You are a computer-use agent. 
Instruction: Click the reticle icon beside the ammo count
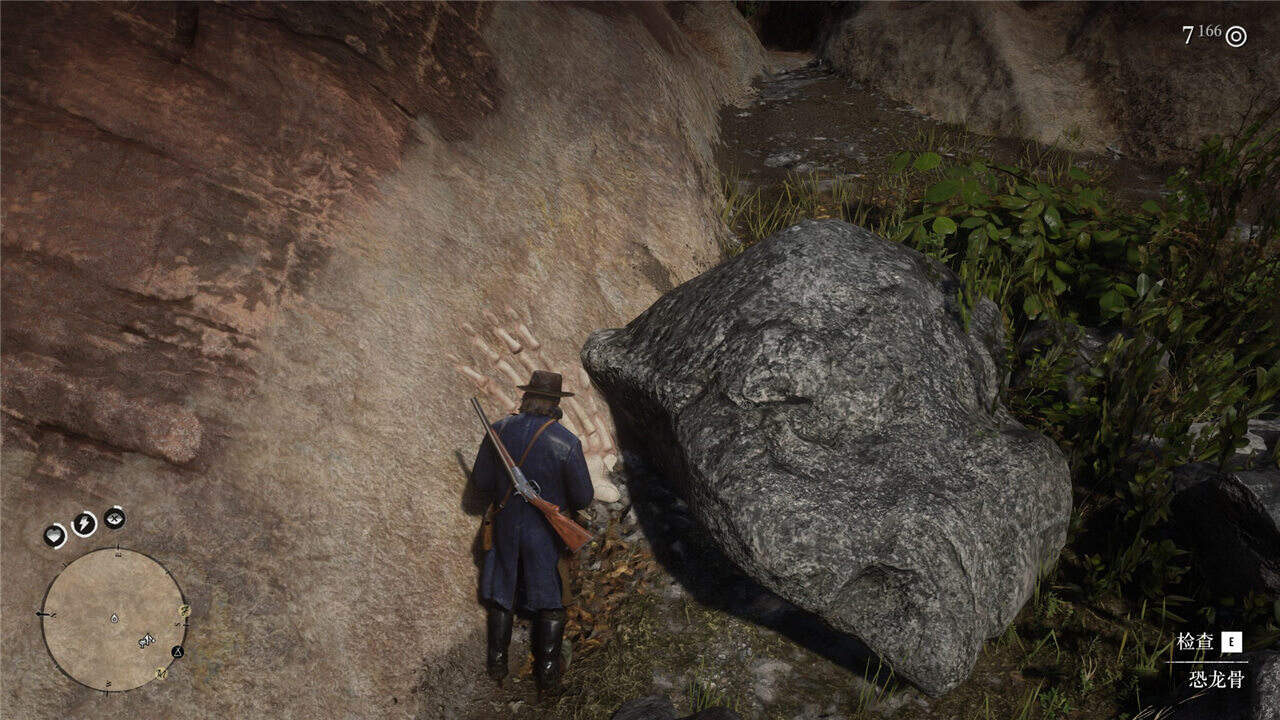click(x=1237, y=36)
